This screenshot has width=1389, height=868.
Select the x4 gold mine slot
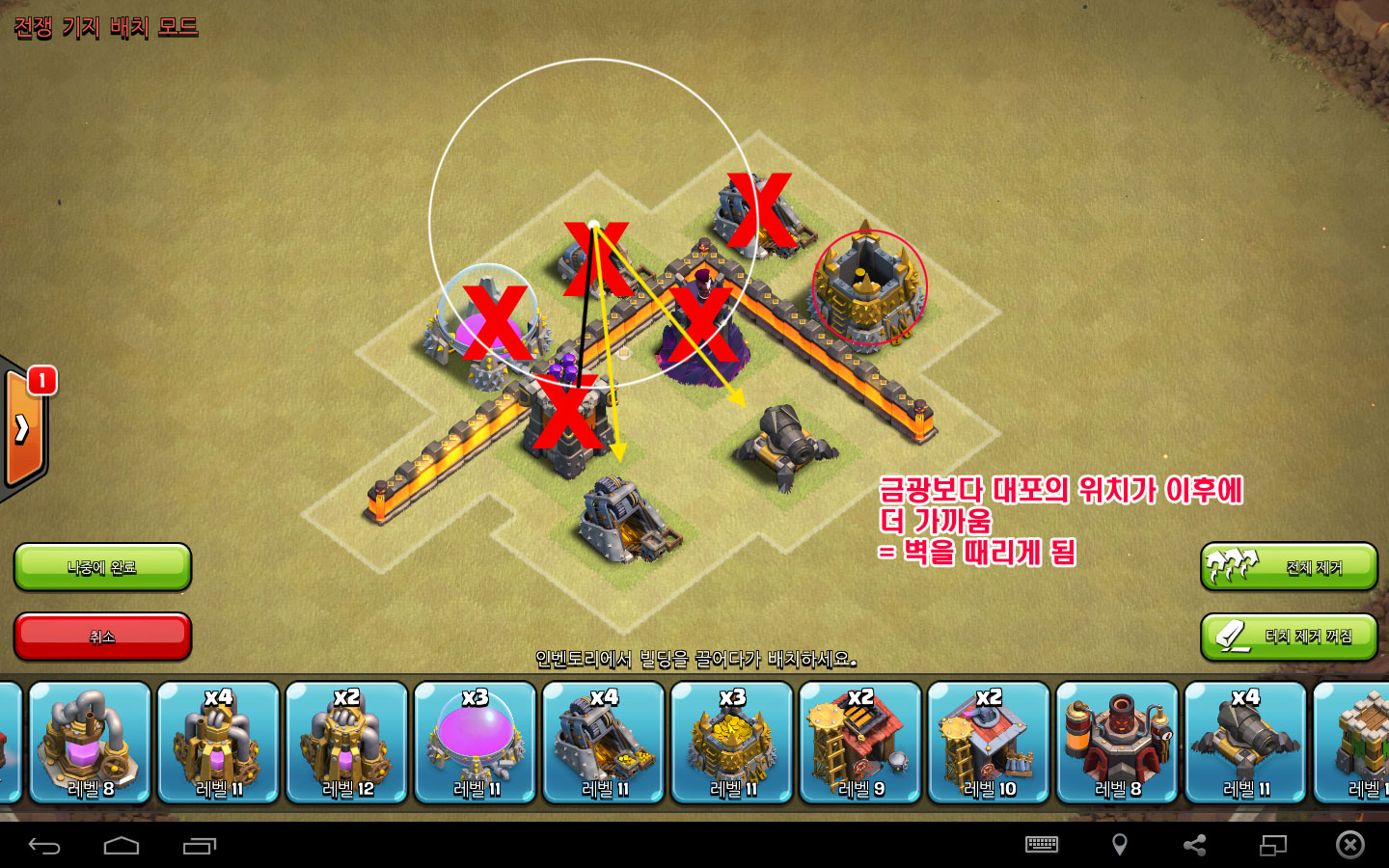pyautogui.click(x=603, y=743)
